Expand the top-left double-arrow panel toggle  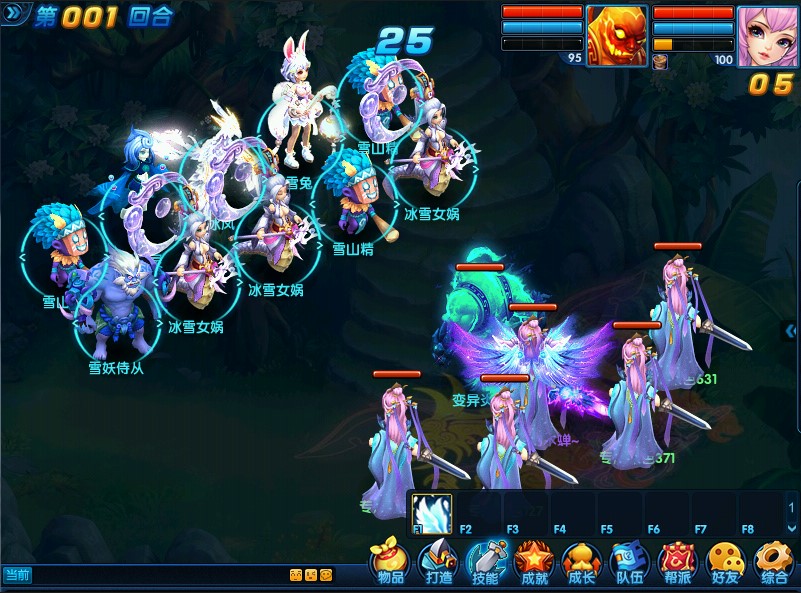coord(16,15)
